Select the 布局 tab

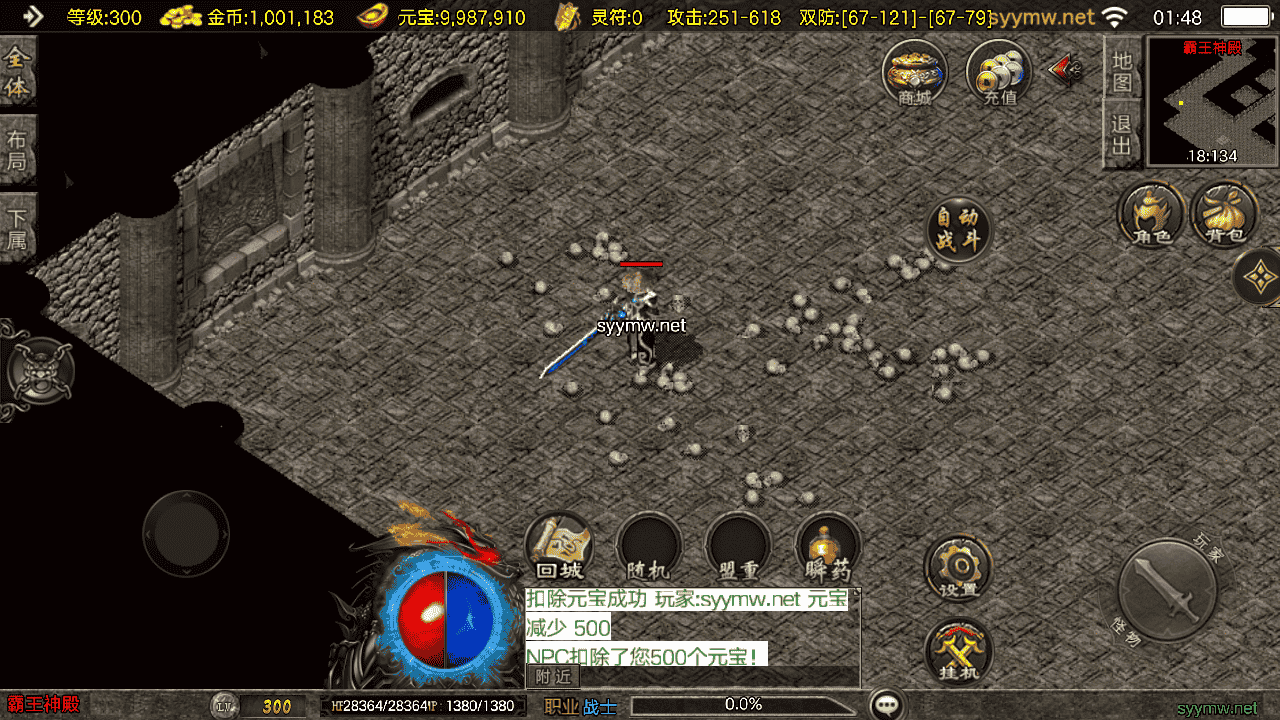coord(17,150)
